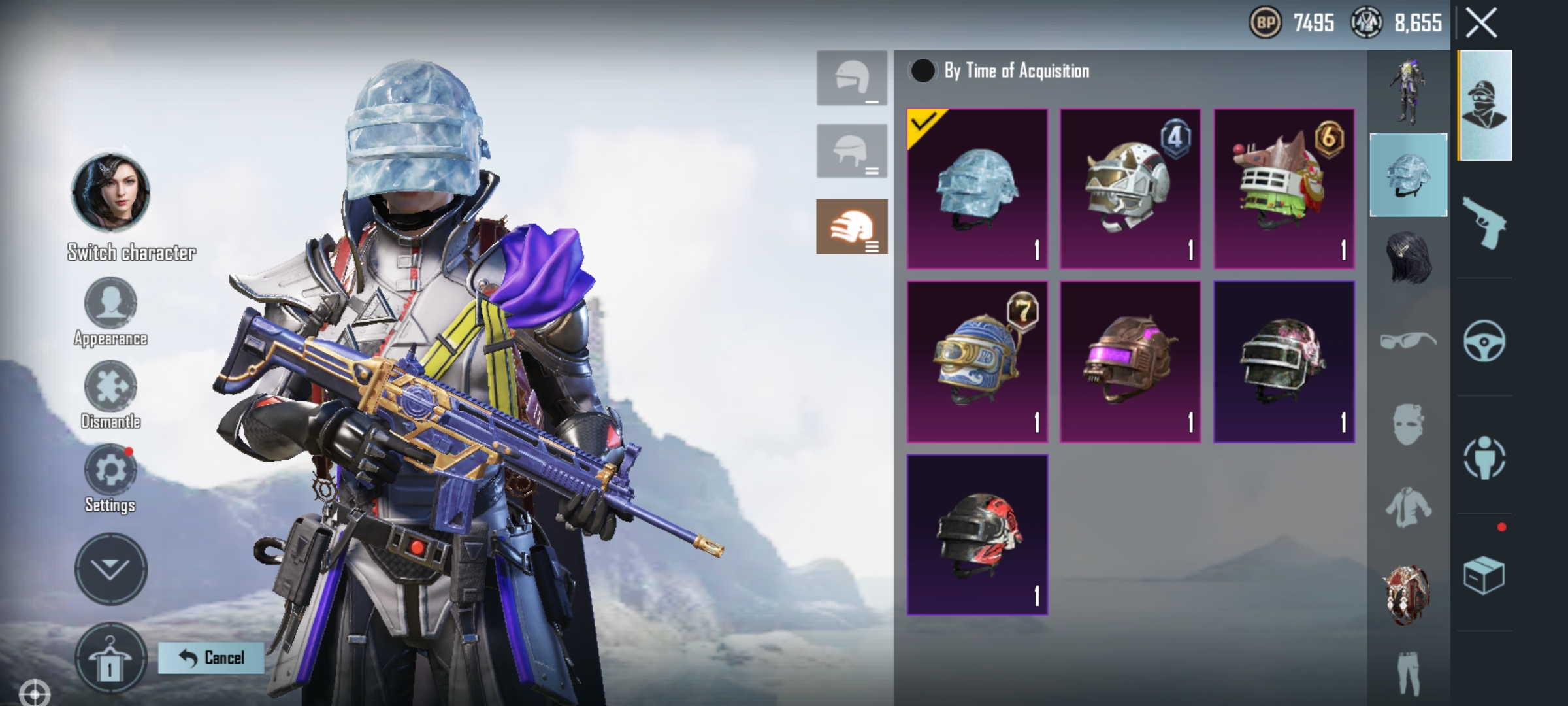Select the blue goggle helmet with level 7
The image size is (1568, 706).
pyautogui.click(x=977, y=361)
